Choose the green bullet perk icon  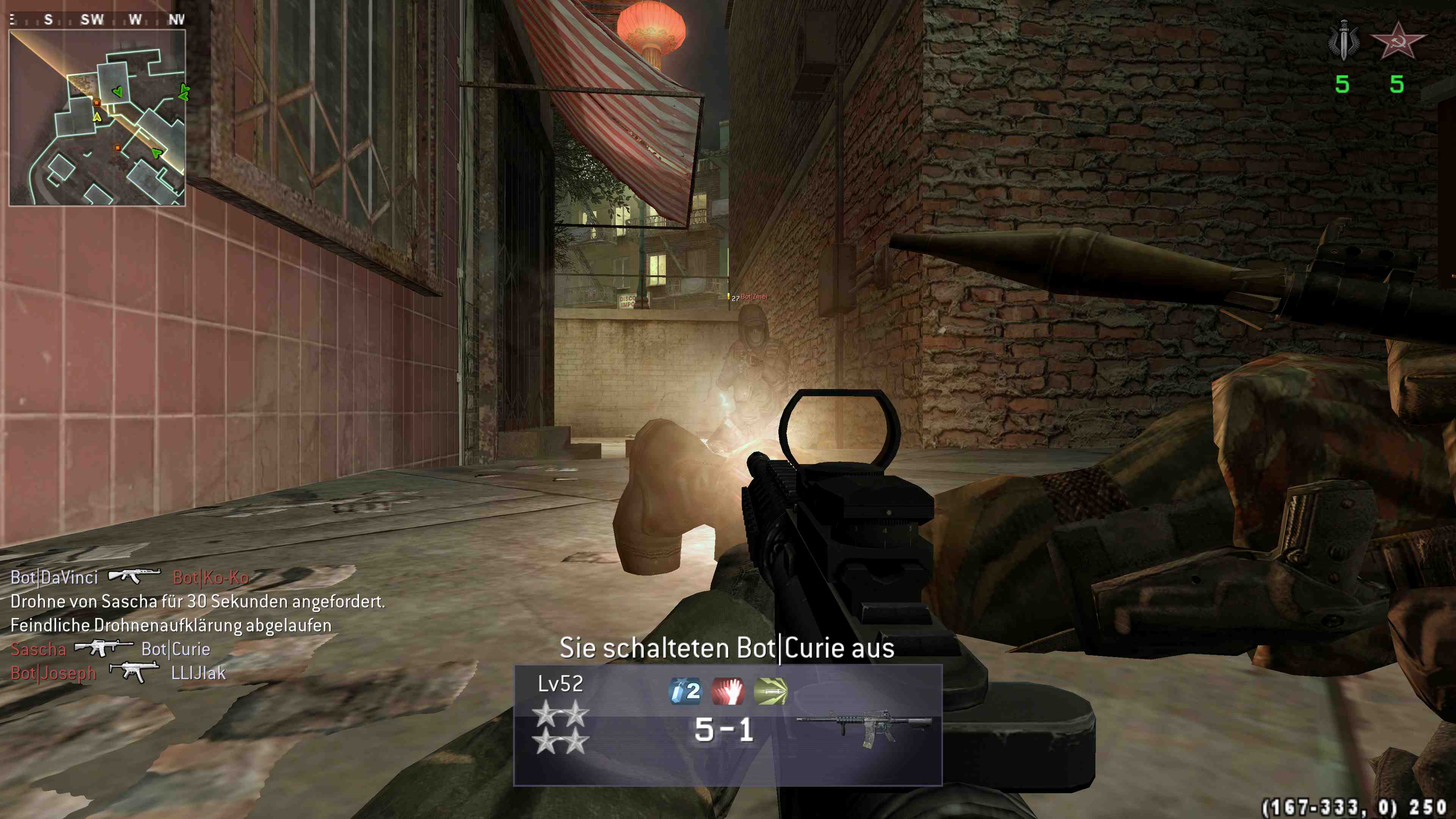770,691
